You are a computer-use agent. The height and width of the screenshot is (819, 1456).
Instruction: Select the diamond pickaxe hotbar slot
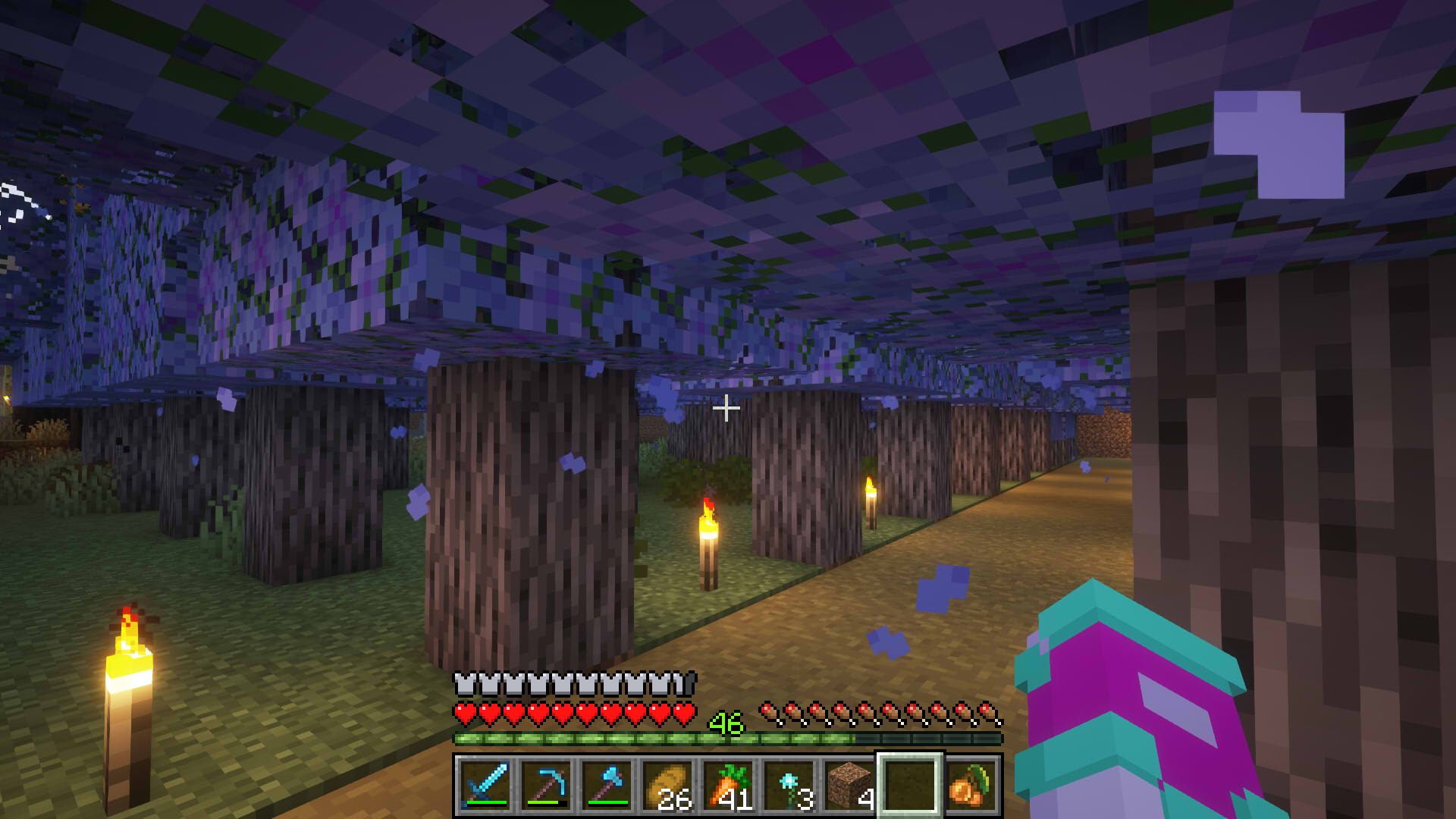click(x=546, y=786)
